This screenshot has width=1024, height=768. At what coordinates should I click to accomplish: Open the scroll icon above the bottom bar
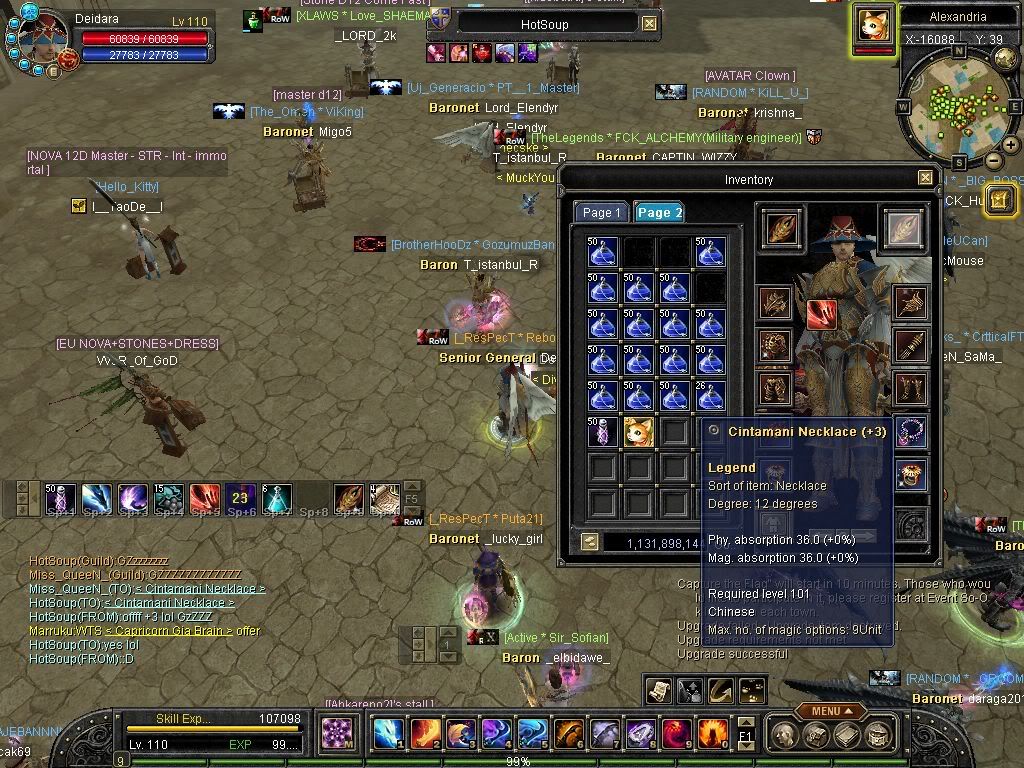(658, 690)
